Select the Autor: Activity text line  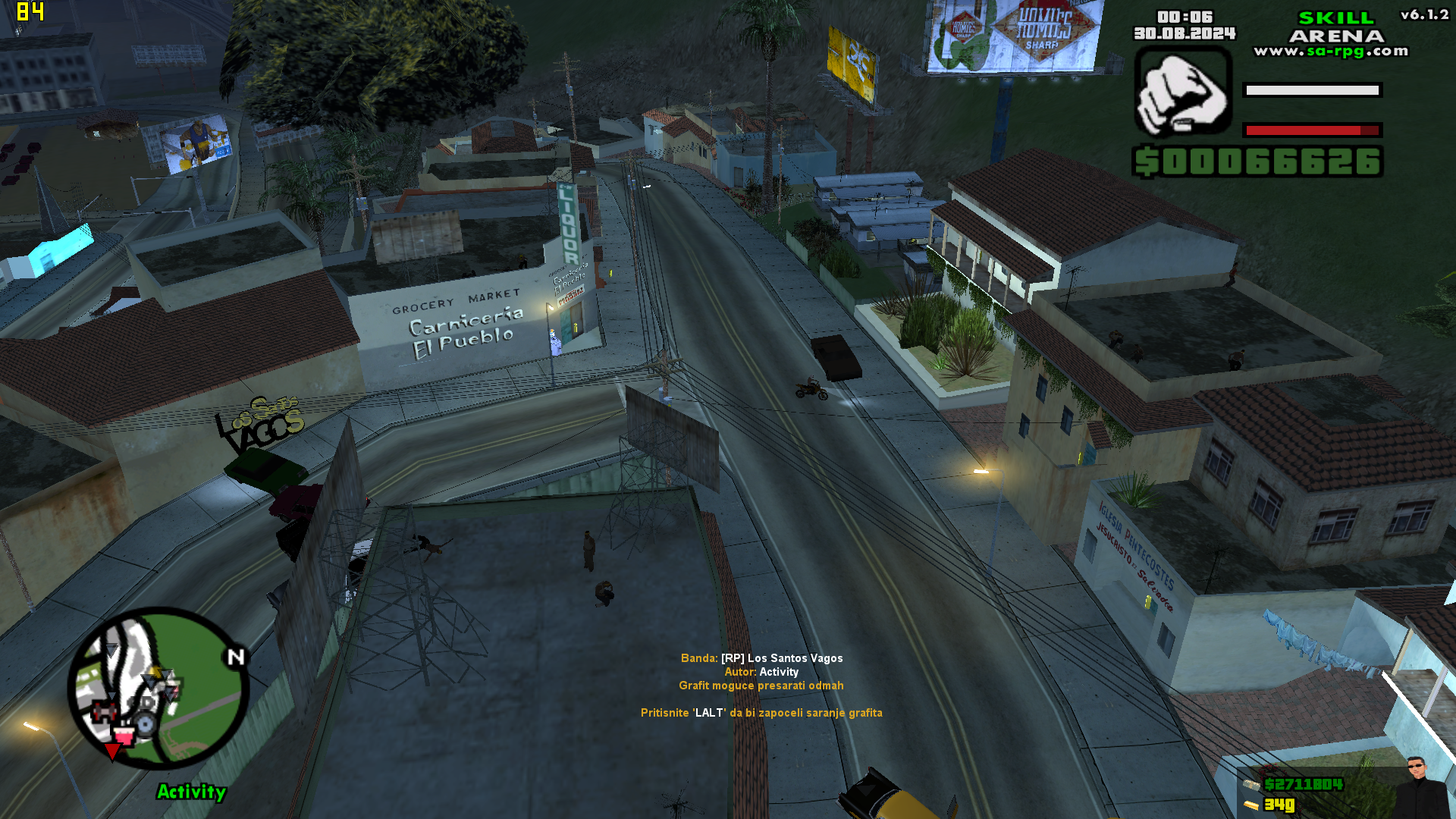coord(761,672)
